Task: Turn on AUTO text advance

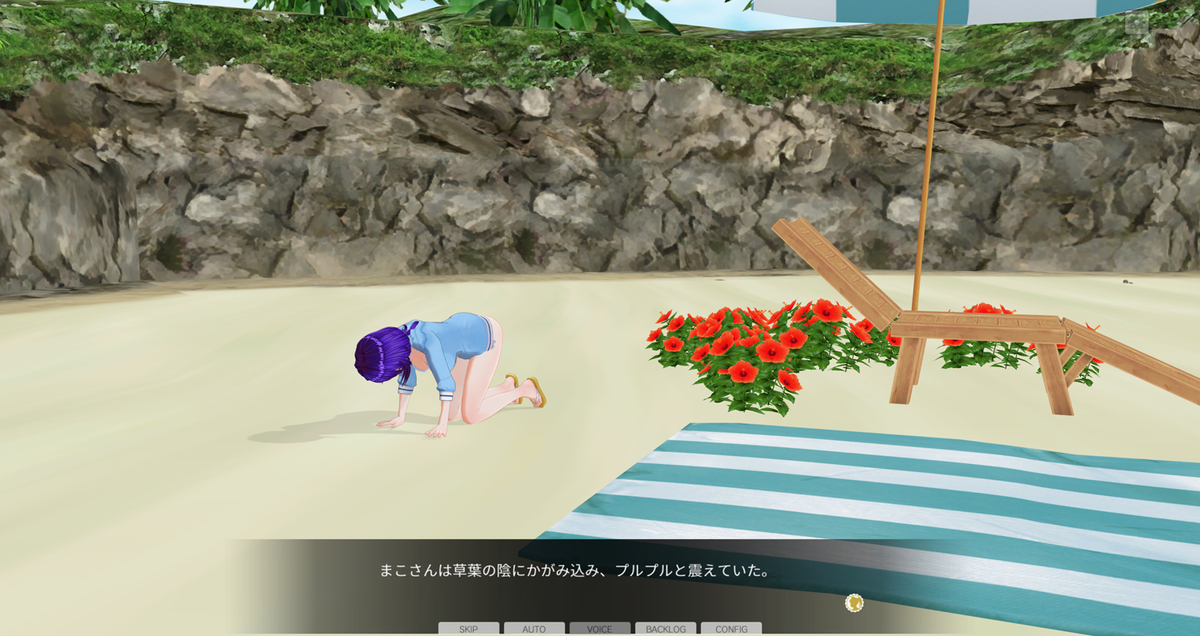Action: pos(534,629)
